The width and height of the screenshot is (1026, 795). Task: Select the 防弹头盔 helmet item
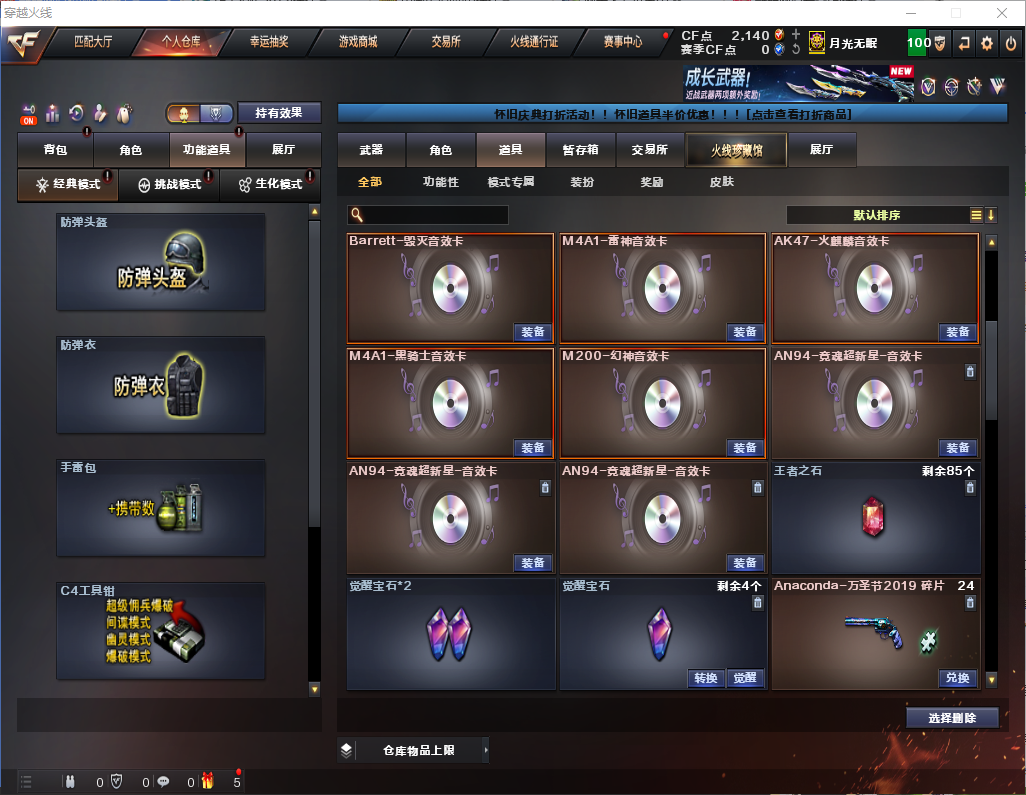161,262
